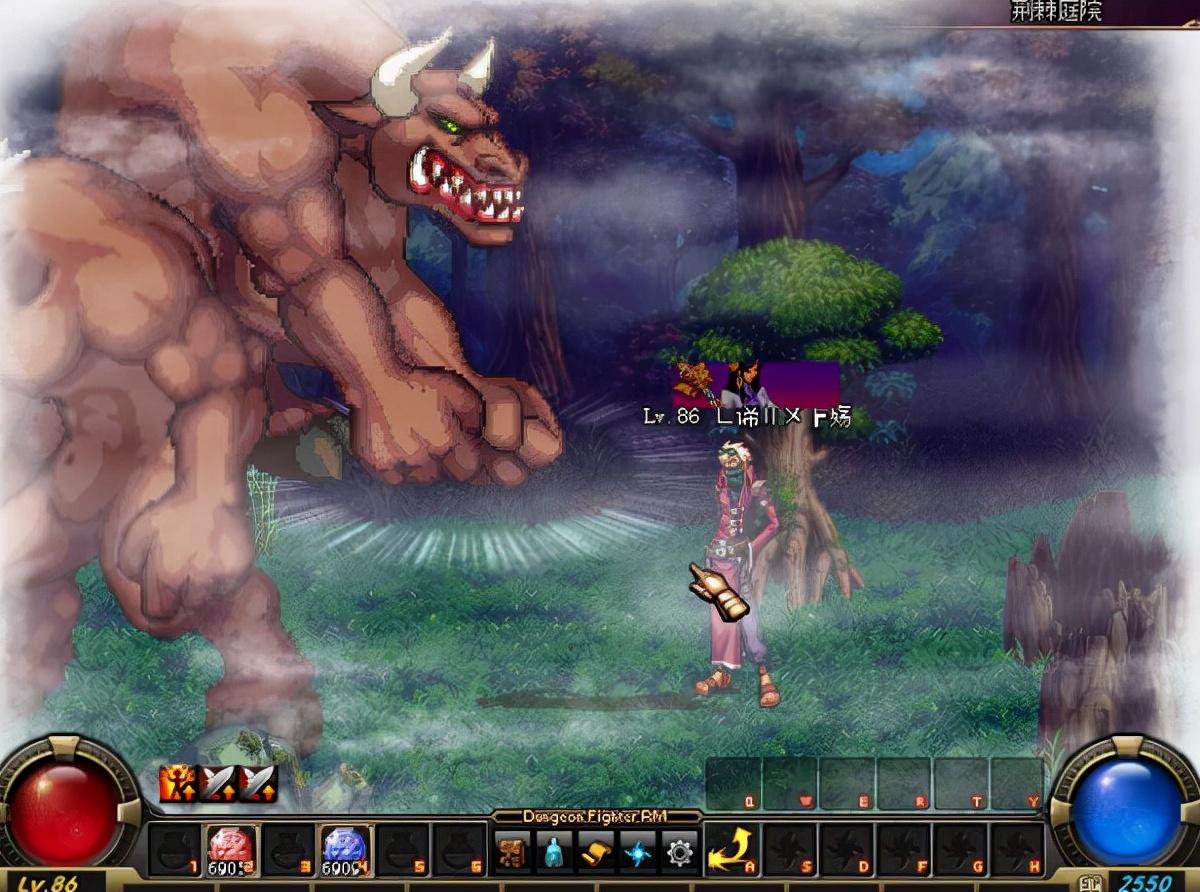Open the quest scroll menu
The width and height of the screenshot is (1200, 892).
tap(596, 852)
